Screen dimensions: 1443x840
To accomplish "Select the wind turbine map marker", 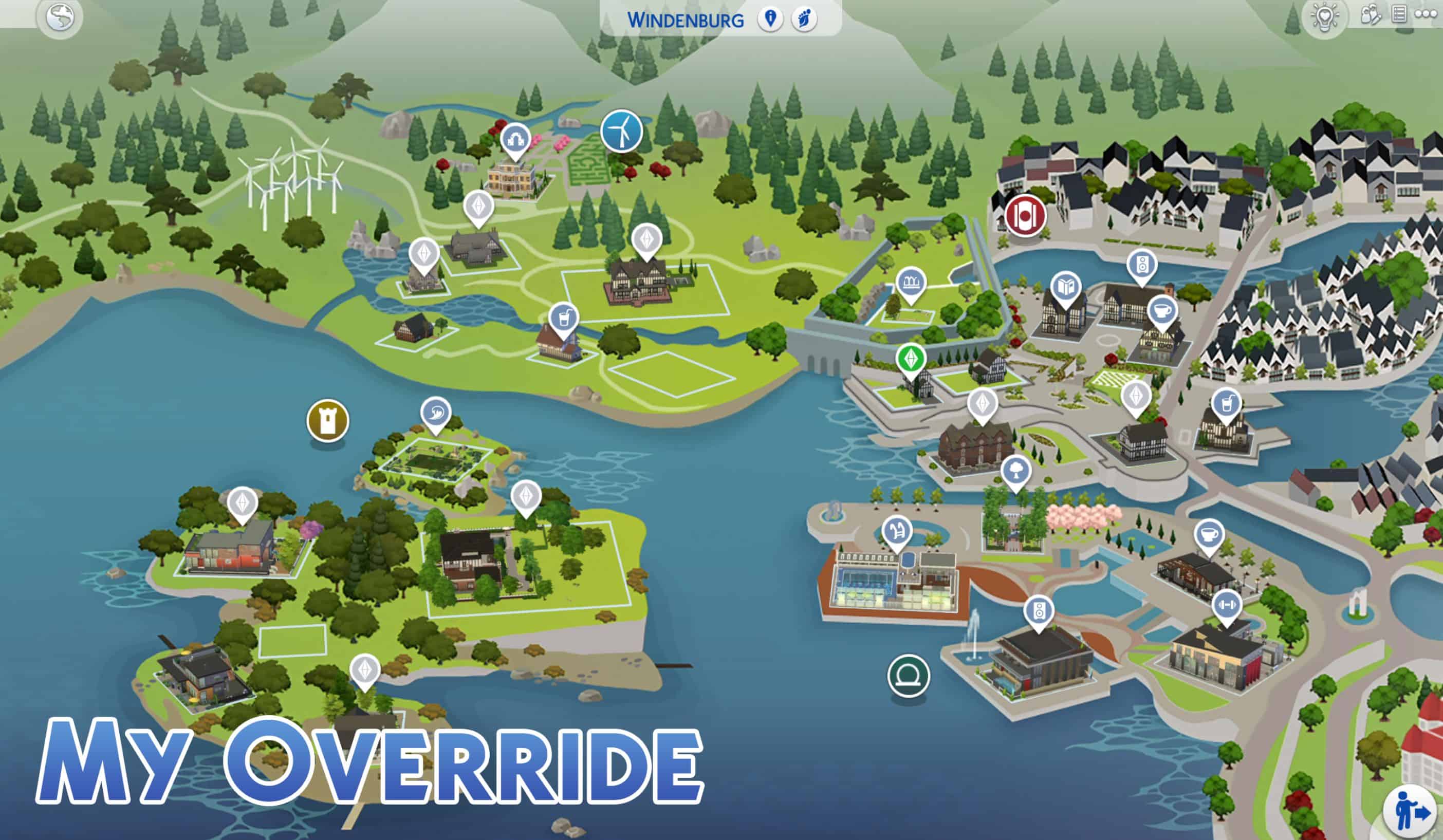I will (x=621, y=131).
